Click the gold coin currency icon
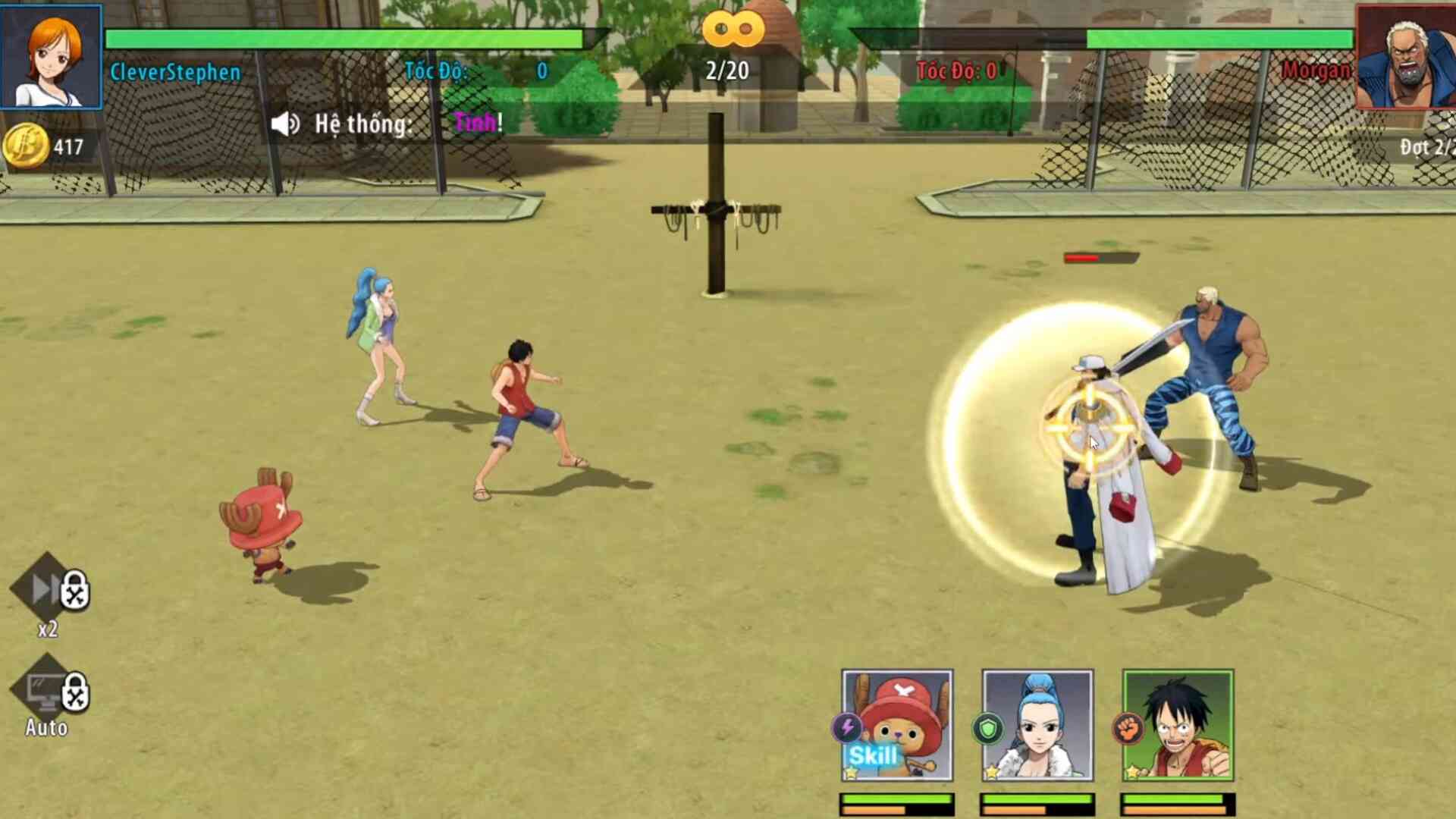Image resolution: width=1456 pixels, height=819 pixels. (25, 146)
